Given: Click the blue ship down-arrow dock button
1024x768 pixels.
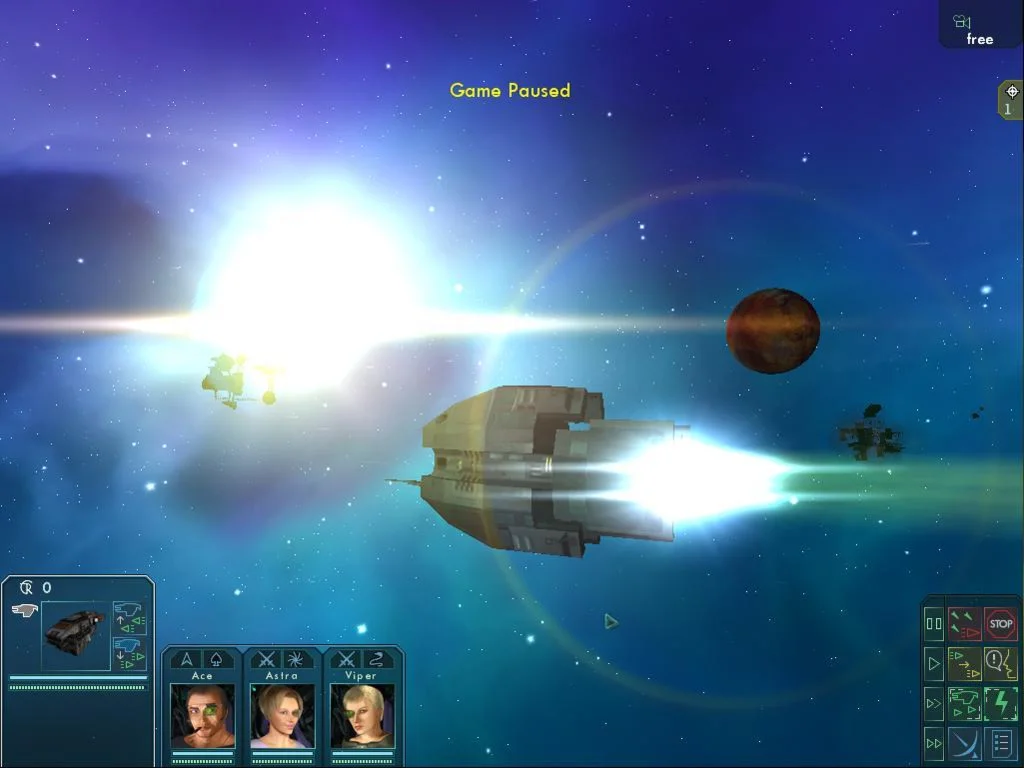Looking at the screenshot, I should click(129, 653).
